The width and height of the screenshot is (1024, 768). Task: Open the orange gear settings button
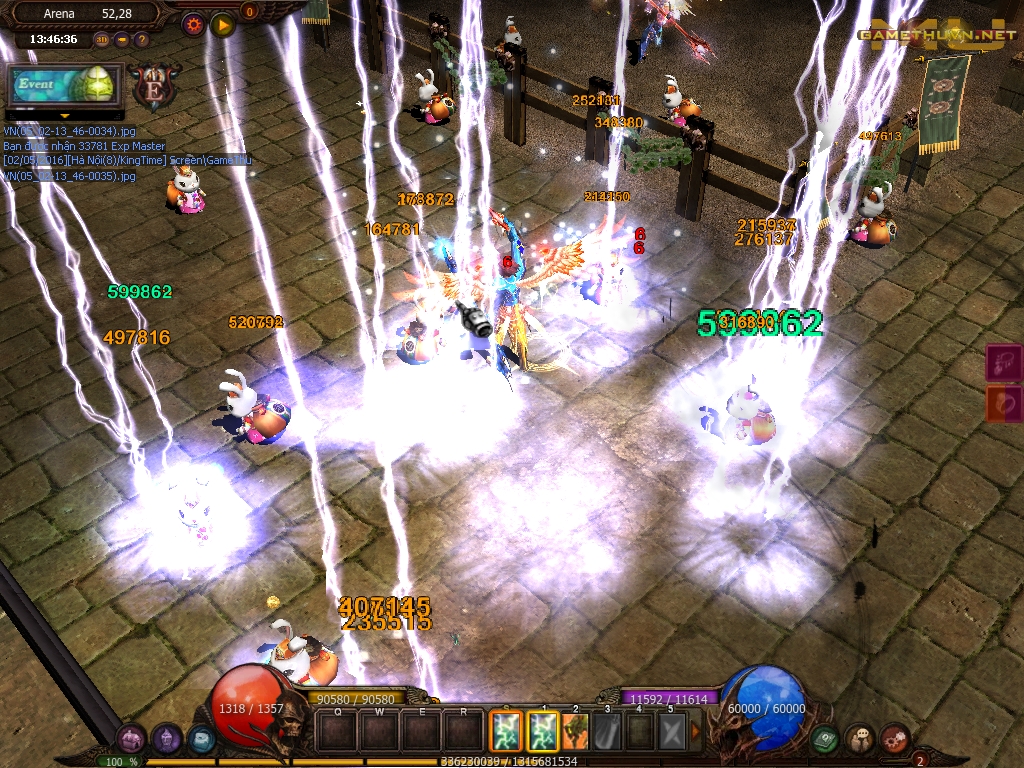click(194, 22)
